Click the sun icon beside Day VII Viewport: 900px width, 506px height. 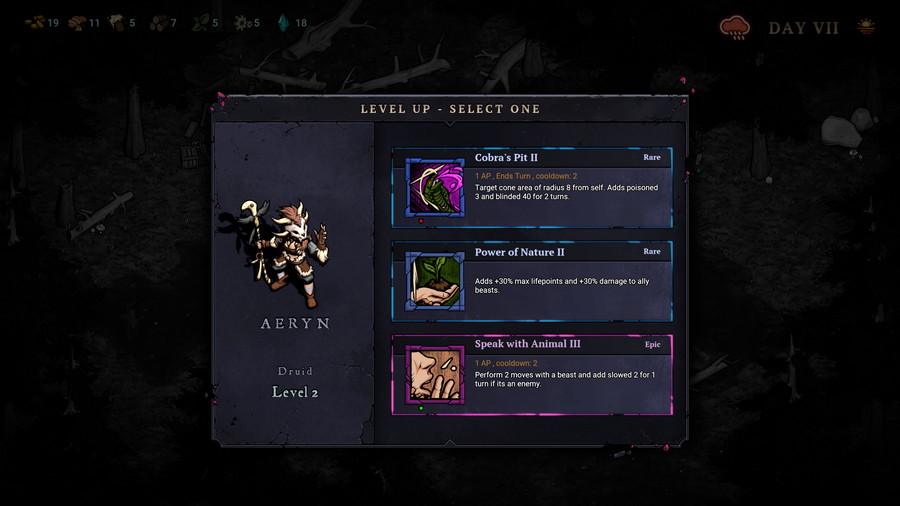[x=866, y=27]
